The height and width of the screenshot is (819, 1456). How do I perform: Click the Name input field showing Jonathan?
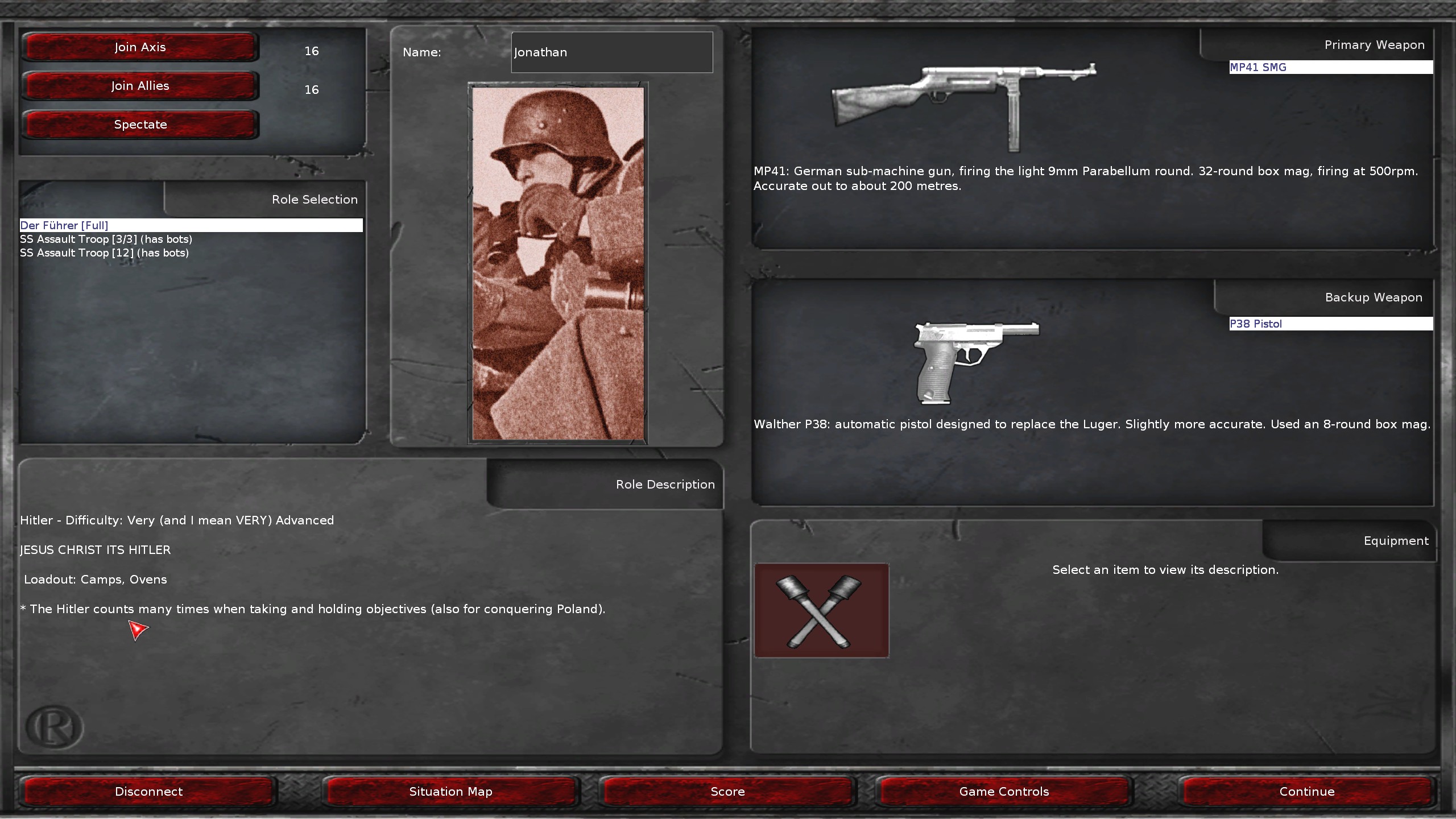pos(611,52)
